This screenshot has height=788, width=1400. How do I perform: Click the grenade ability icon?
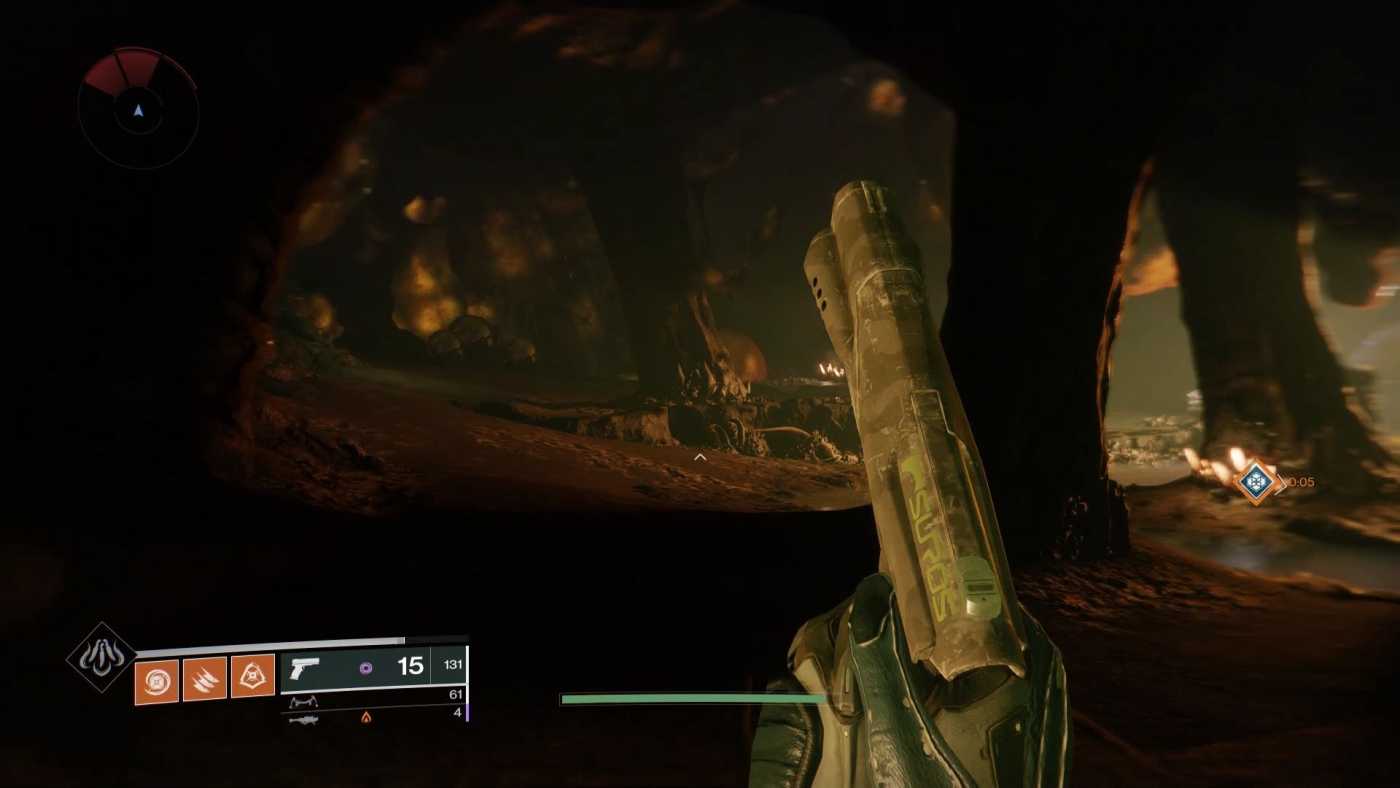(x=253, y=676)
